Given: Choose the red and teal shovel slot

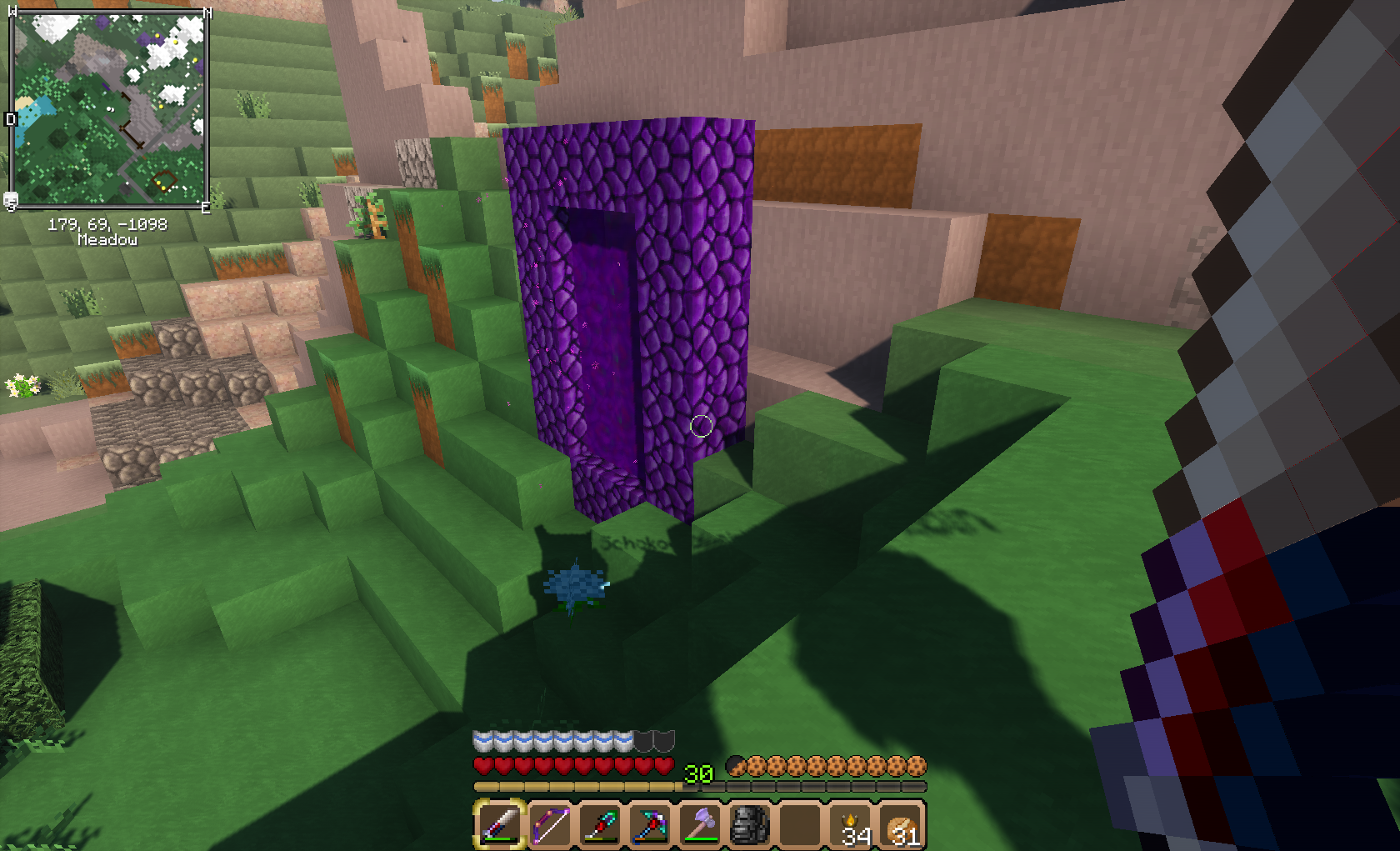Looking at the screenshot, I should [x=600, y=824].
